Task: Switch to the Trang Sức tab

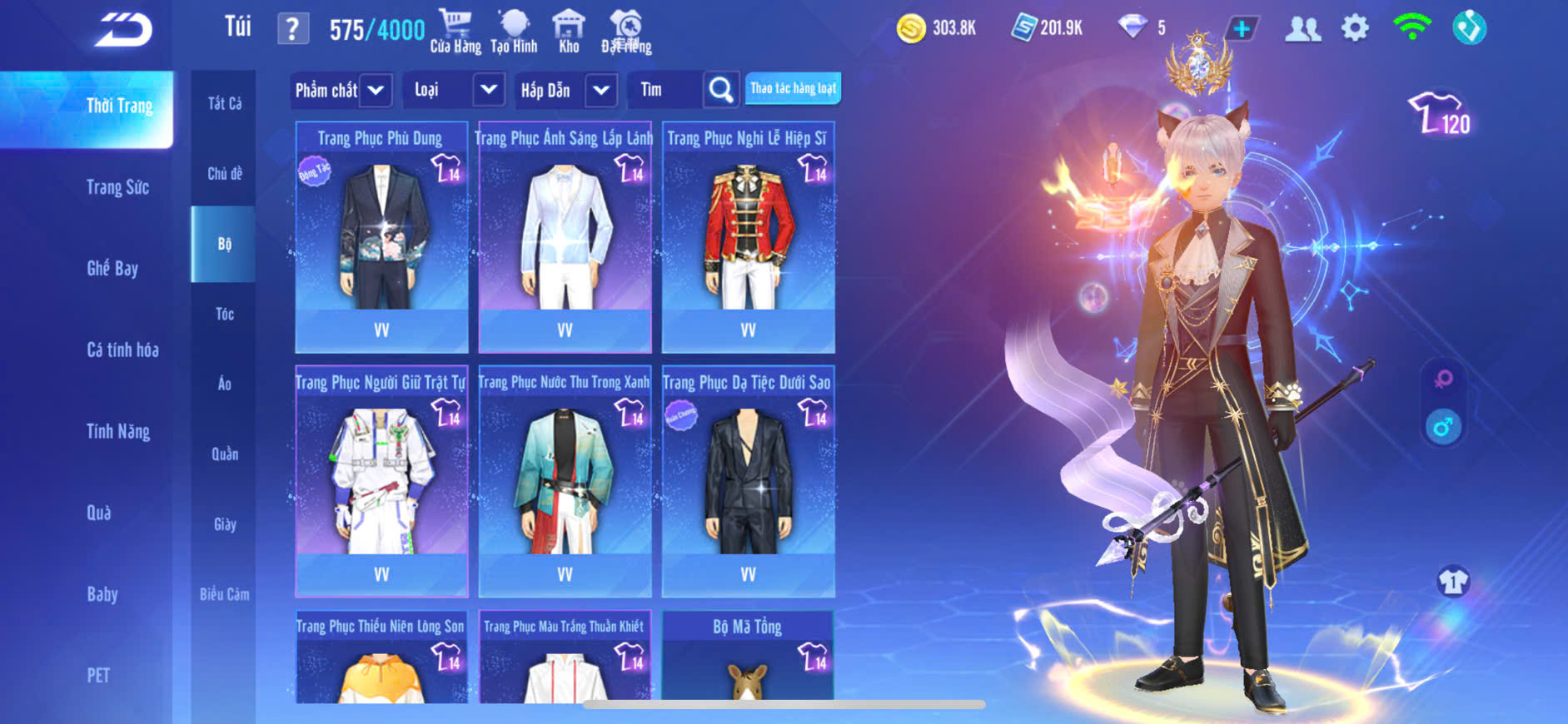Action: coord(117,187)
